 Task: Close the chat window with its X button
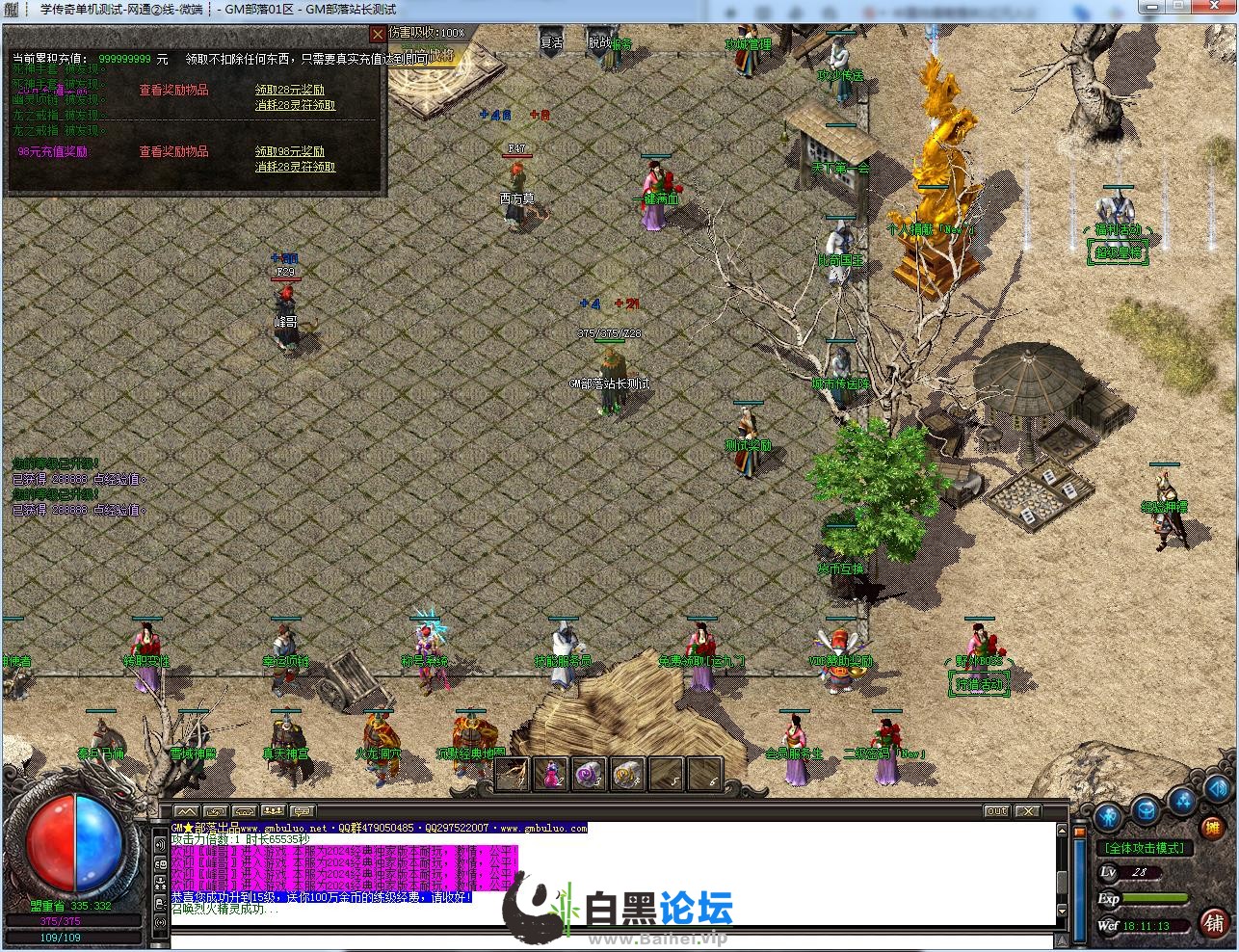(x=1028, y=811)
